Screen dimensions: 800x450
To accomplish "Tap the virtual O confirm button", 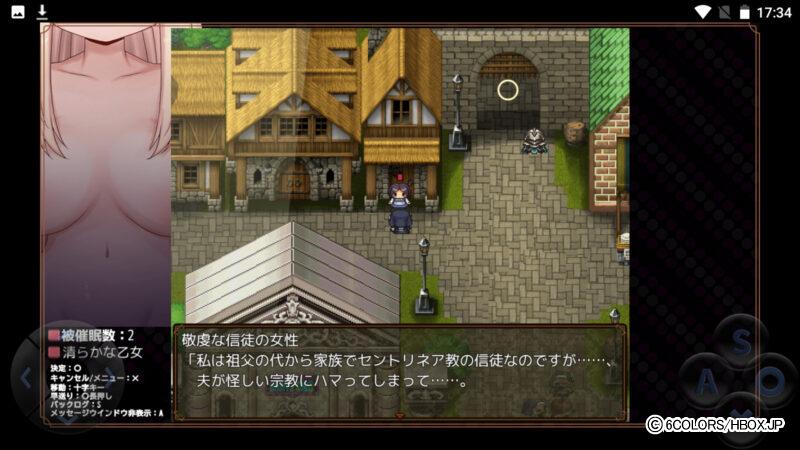I will click(x=773, y=383).
